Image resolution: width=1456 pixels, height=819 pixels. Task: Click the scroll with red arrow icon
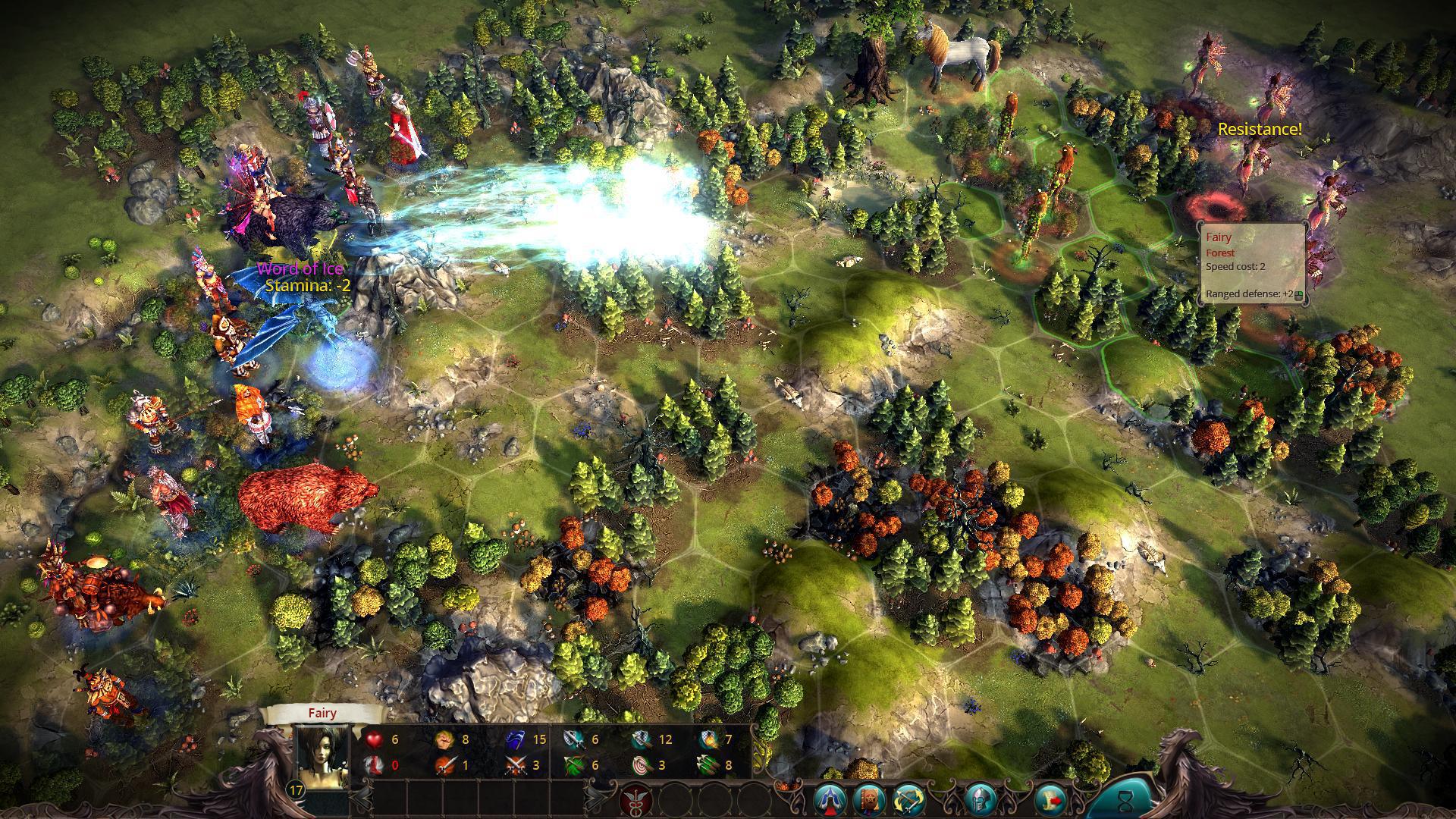tap(1050, 800)
